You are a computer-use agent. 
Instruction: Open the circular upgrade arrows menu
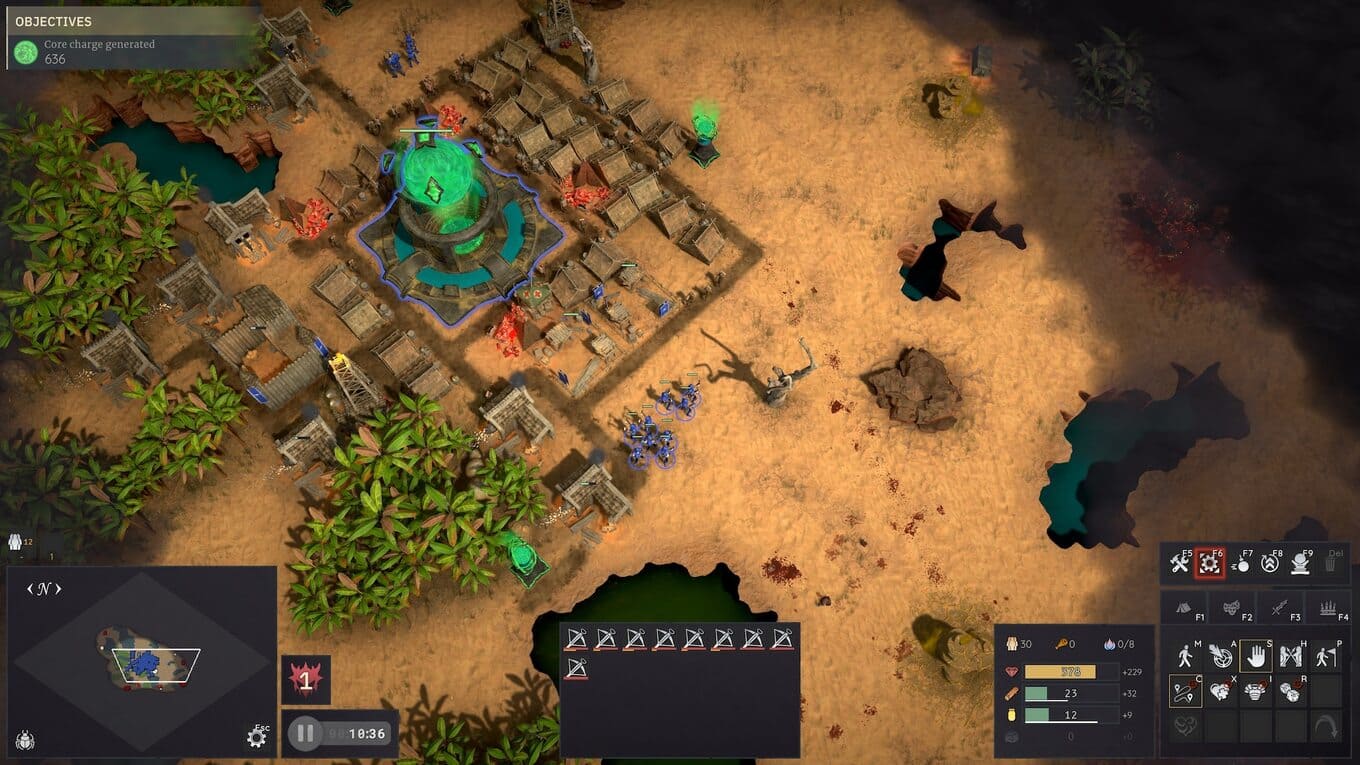[1270, 564]
